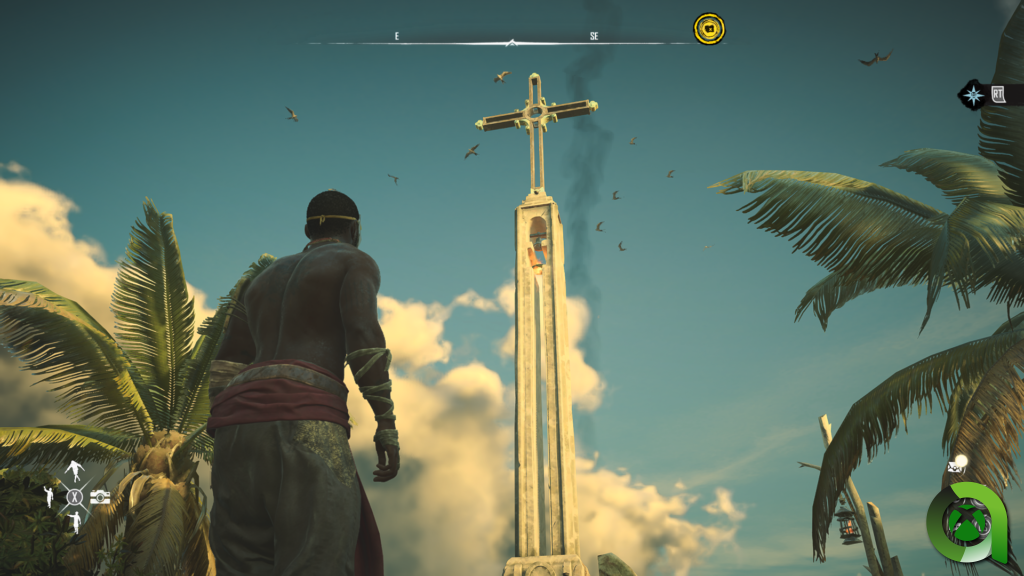
Task: Click the yellow objective marker on compass
Action: click(x=709, y=29)
